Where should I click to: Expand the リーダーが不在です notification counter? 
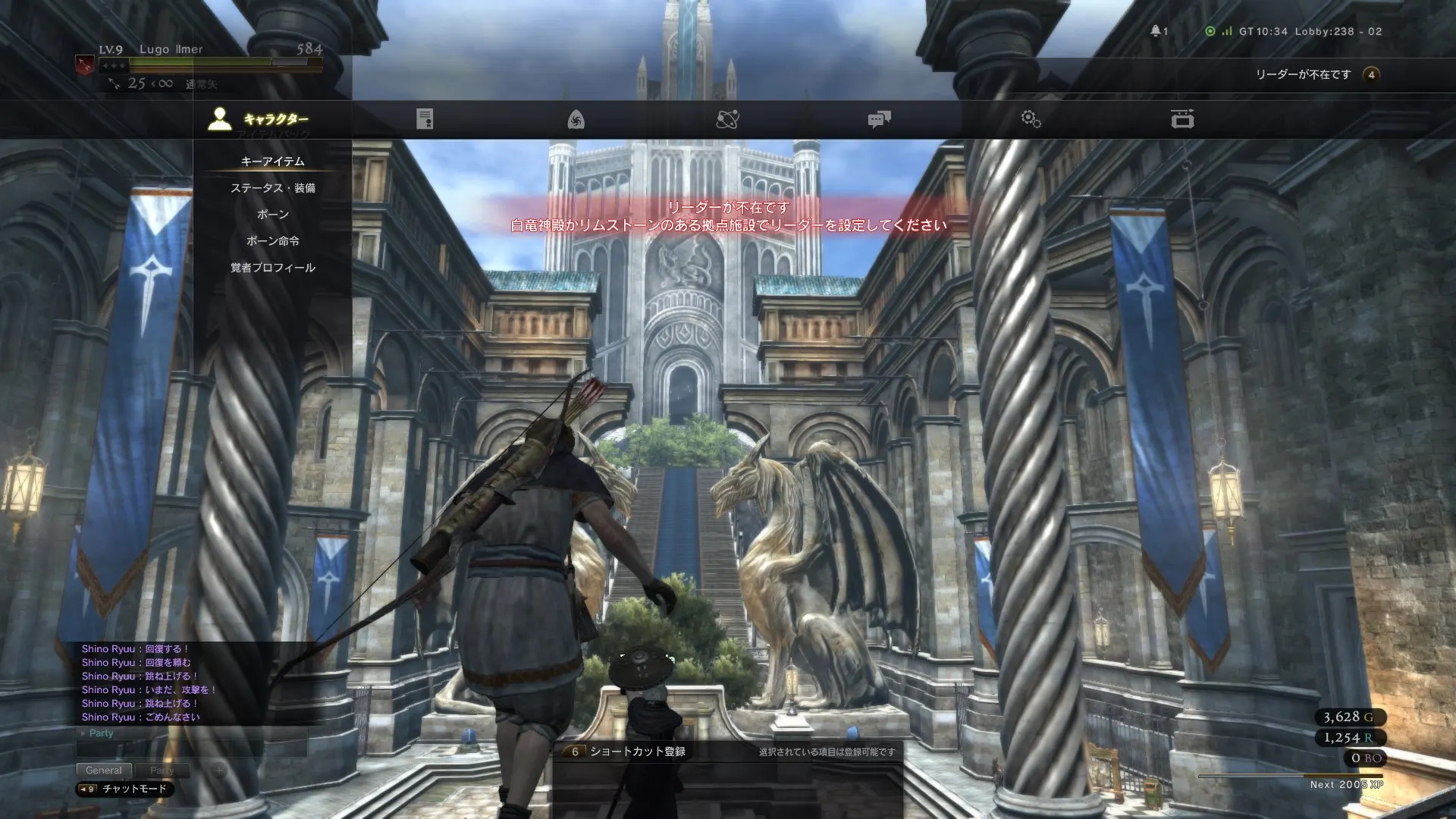pos(1370,75)
